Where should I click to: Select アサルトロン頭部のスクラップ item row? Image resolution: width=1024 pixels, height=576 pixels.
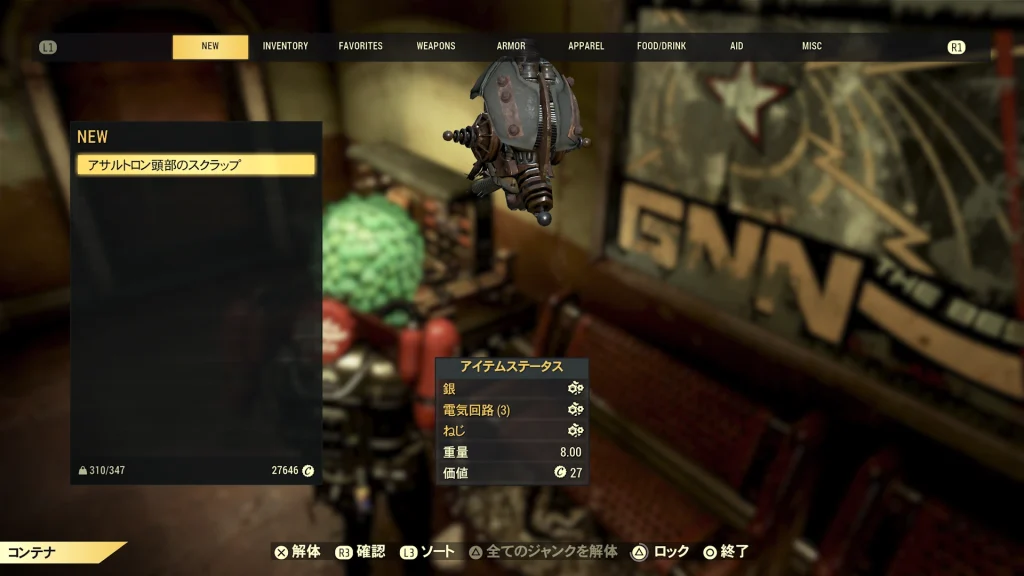[196, 165]
